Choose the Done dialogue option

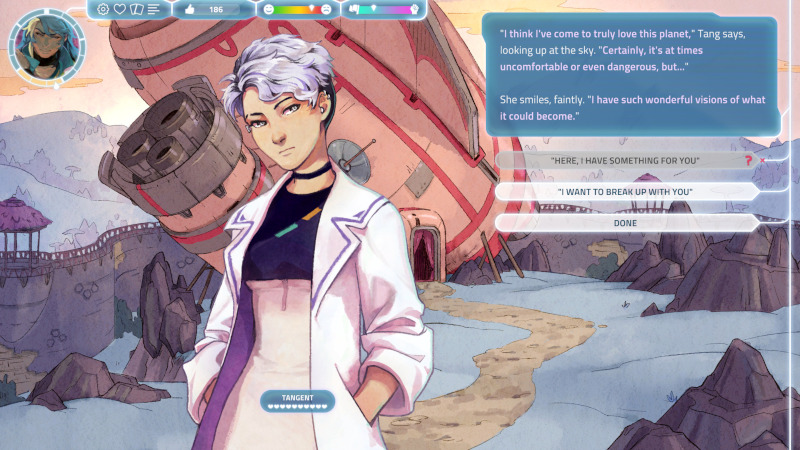coord(625,222)
